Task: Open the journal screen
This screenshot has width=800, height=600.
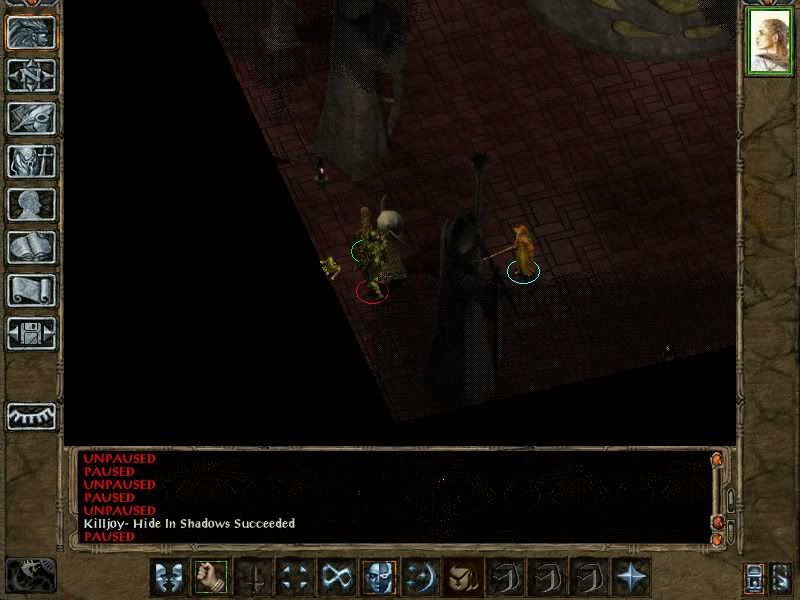Action: (31, 118)
